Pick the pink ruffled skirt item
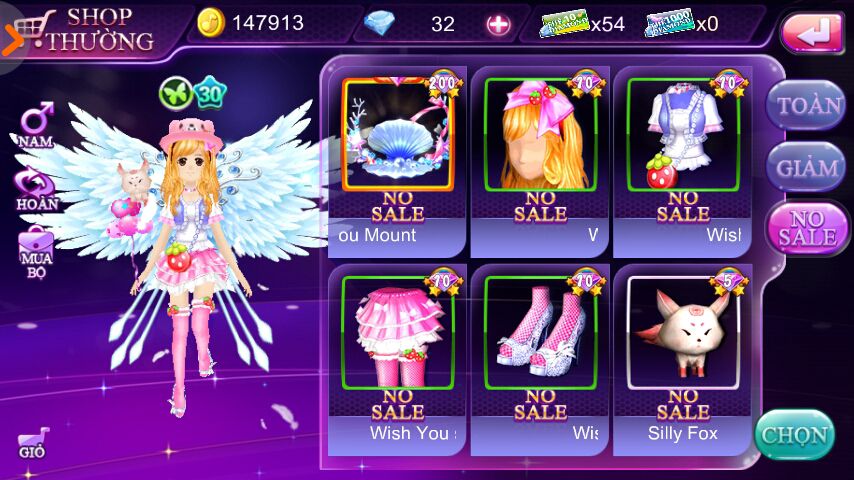 point(397,330)
